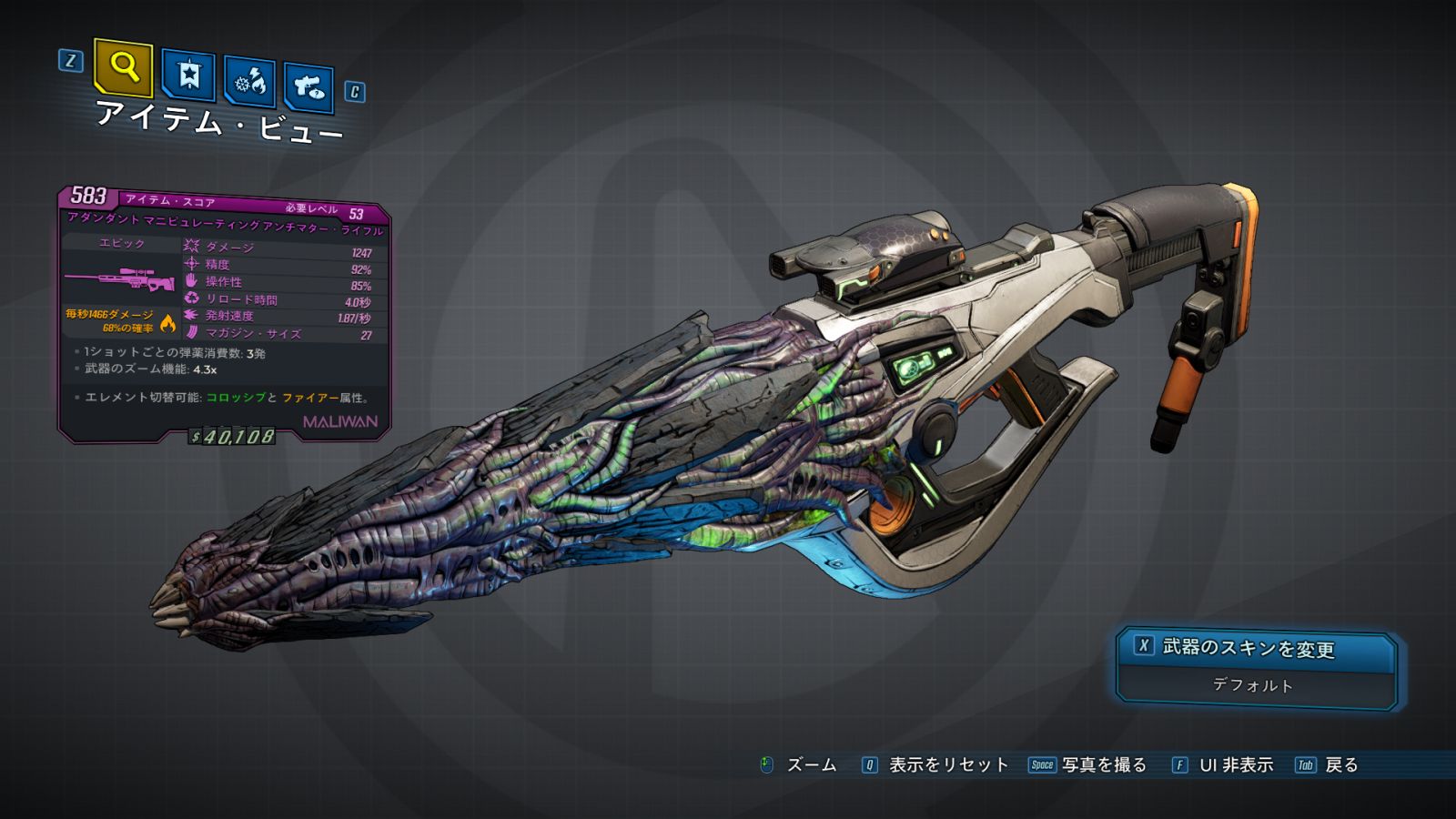Image resolution: width=1456 pixels, height=819 pixels.
Task: Open the elemental effects tab
Action: (250, 82)
